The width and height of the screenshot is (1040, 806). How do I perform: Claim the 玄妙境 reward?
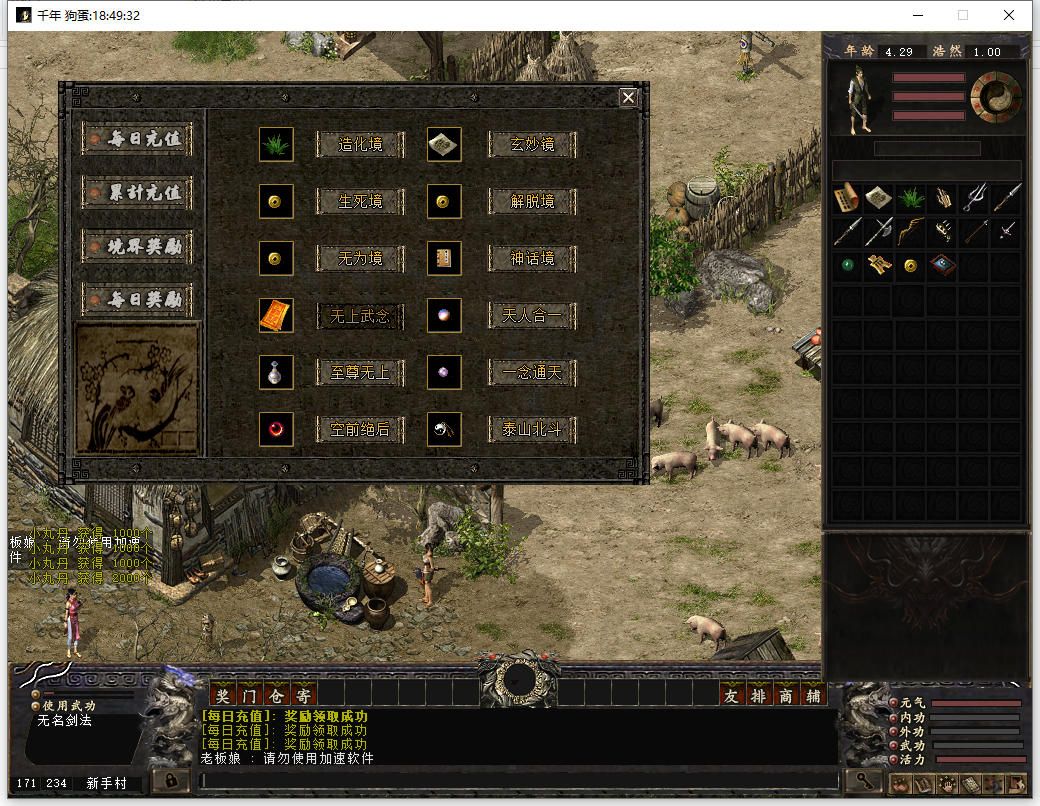pos(532,144)
